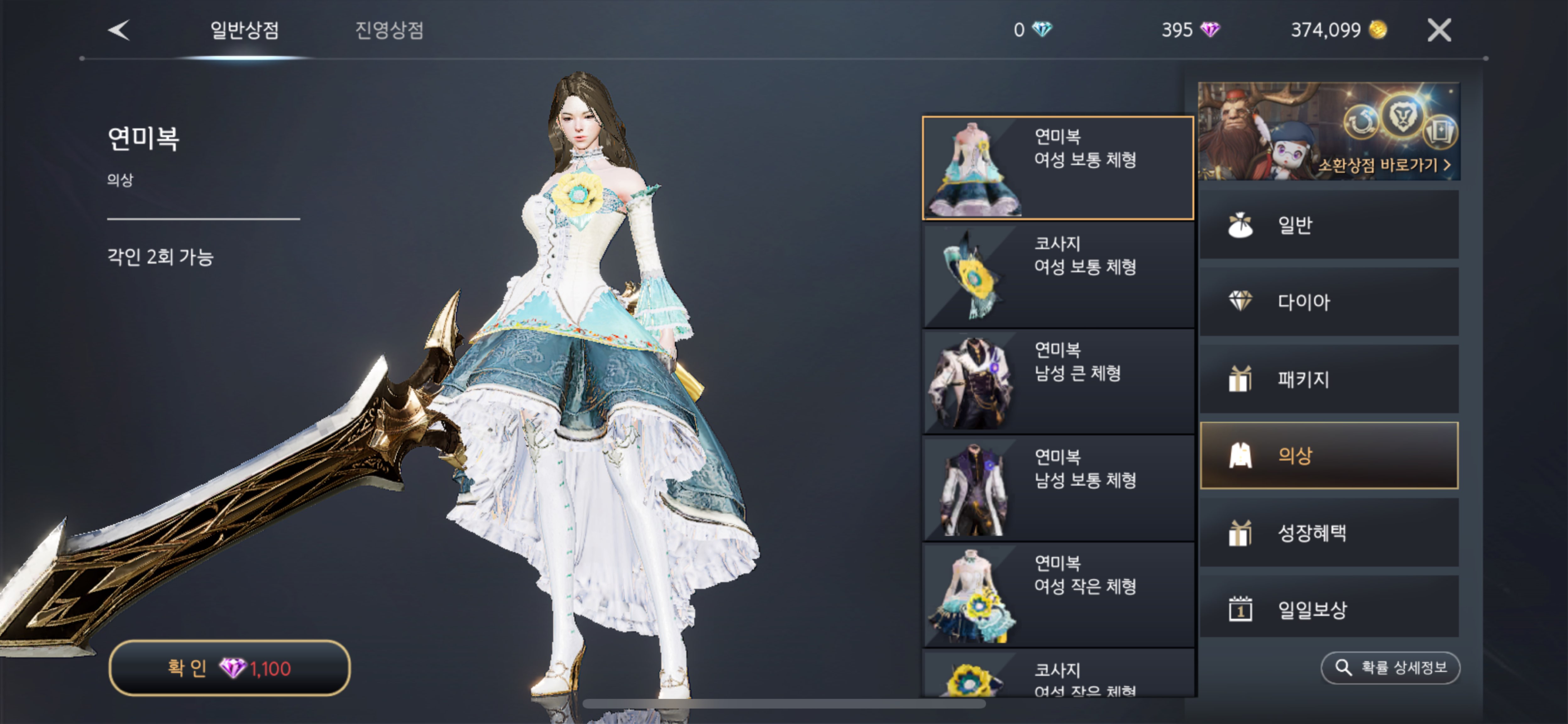Viewport: 1568px width, 724px height.
Task: Open the 일반 shop category
Action: coord(1329,225)
